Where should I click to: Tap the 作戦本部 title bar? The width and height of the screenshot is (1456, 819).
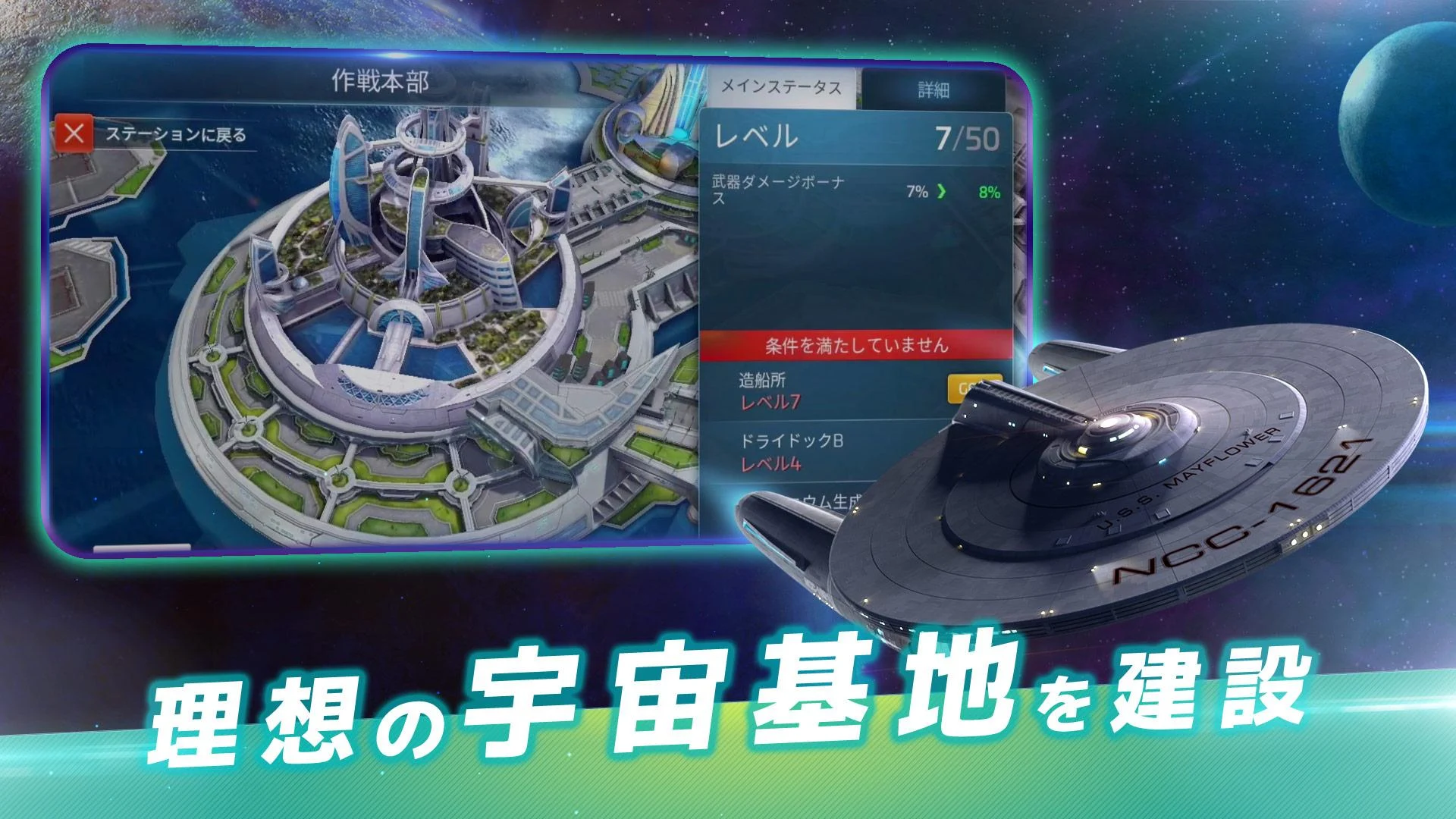379,80
